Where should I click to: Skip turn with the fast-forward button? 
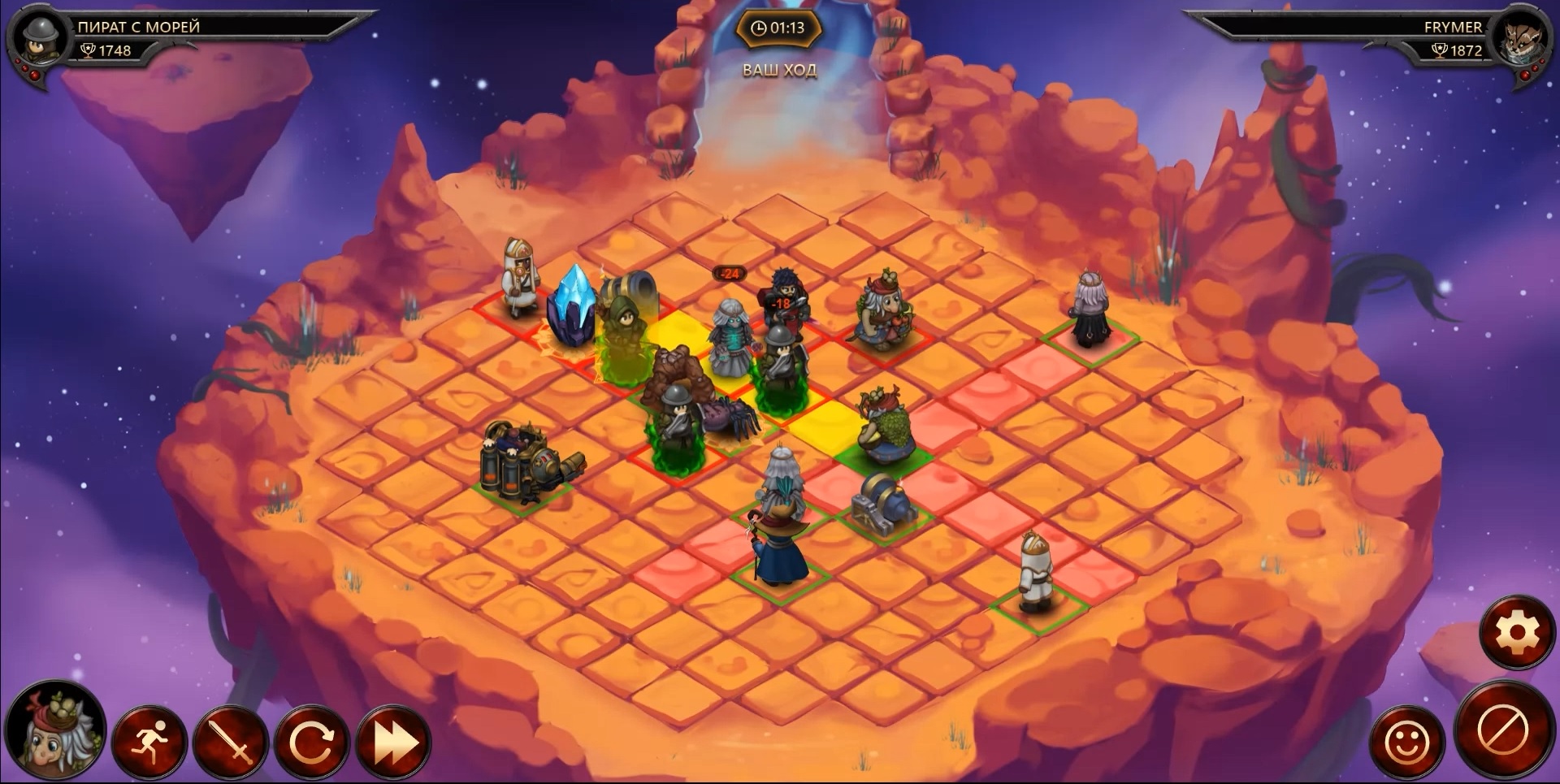point(393,741)
